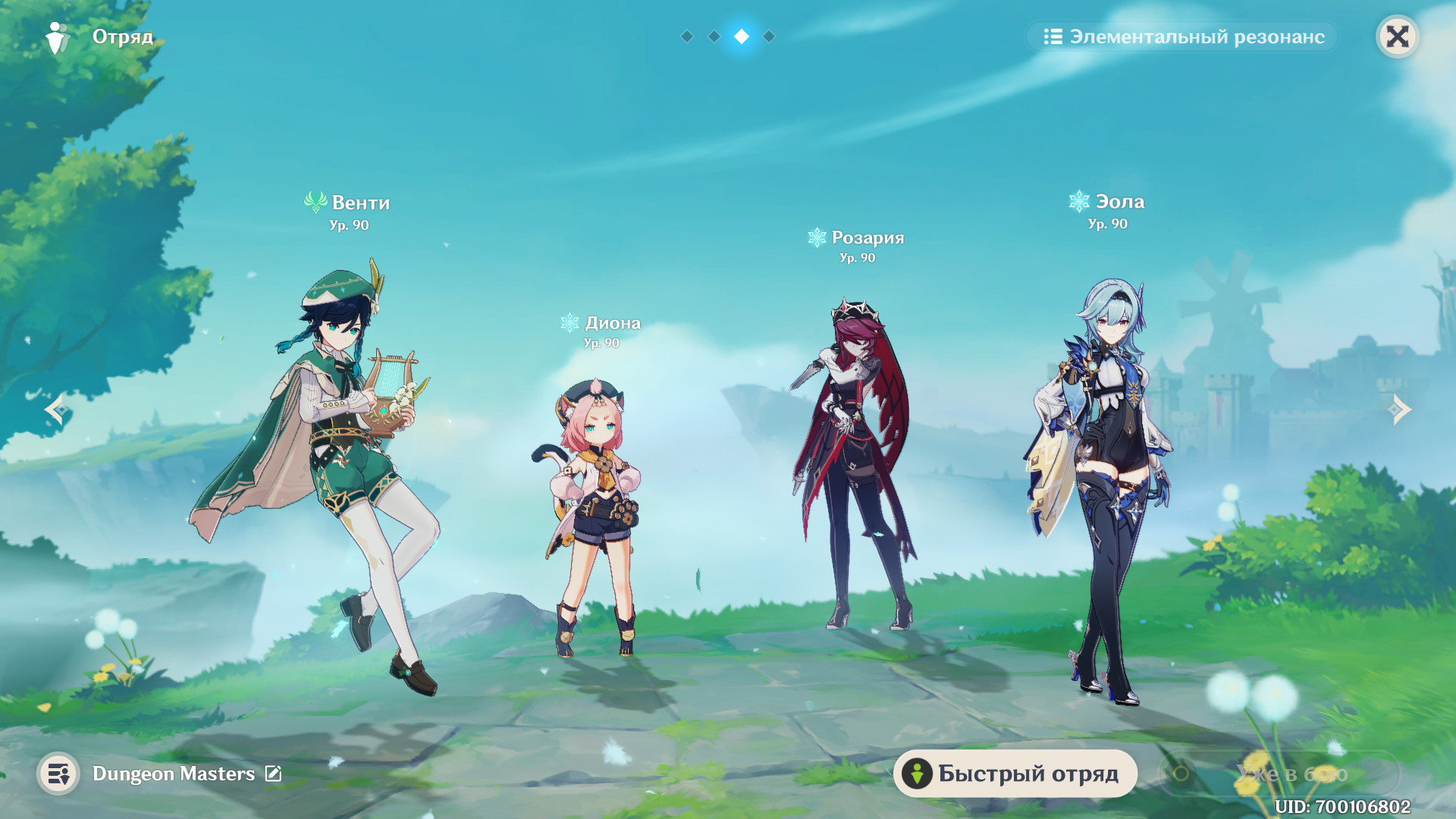Open Элементальный резонанс details
Image resolution: width=1456 pixels, height=819 pixels.
pyautogui.click(x=1183, y=36)
